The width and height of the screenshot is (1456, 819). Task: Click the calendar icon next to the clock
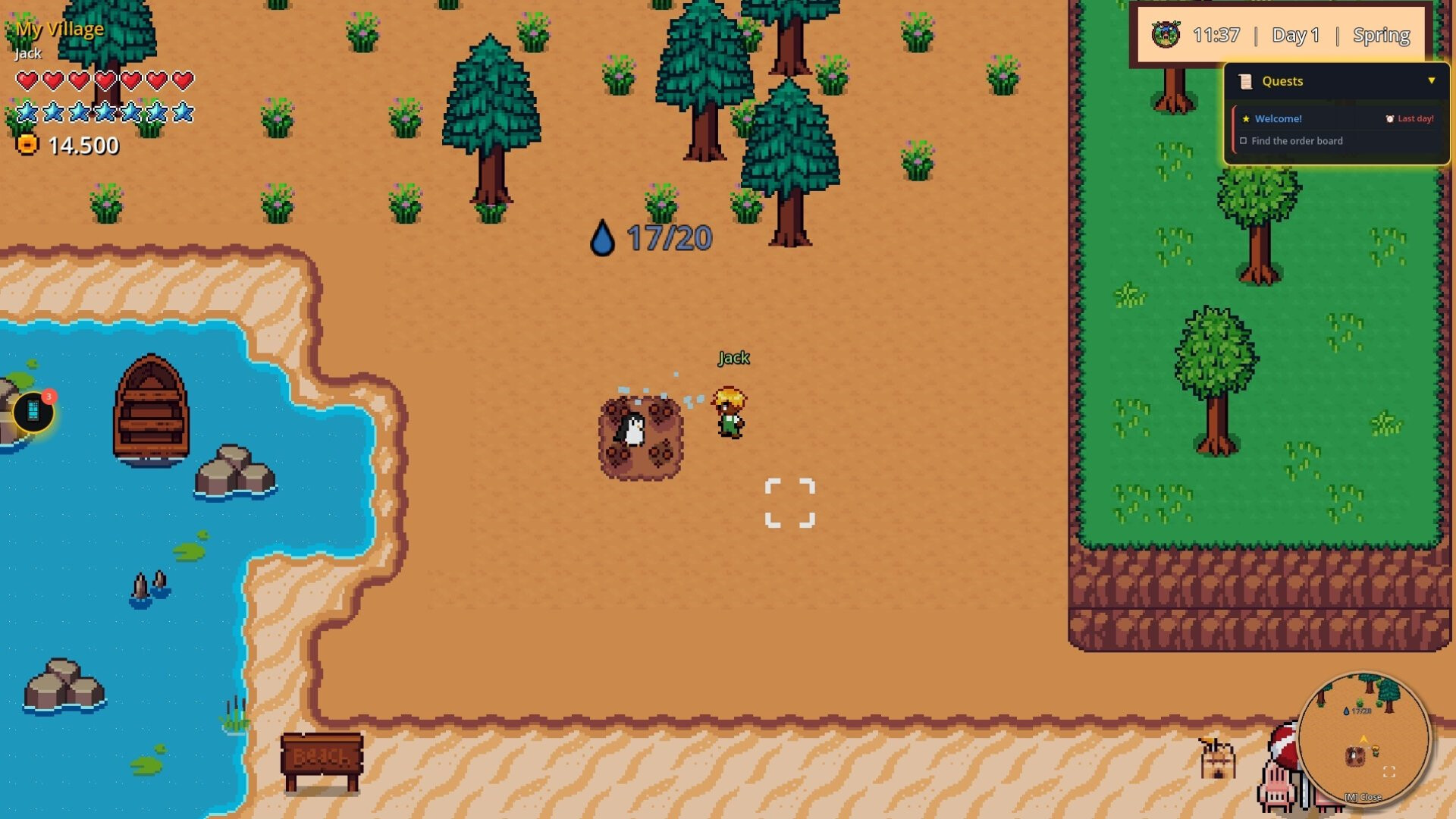point(1166,35)
